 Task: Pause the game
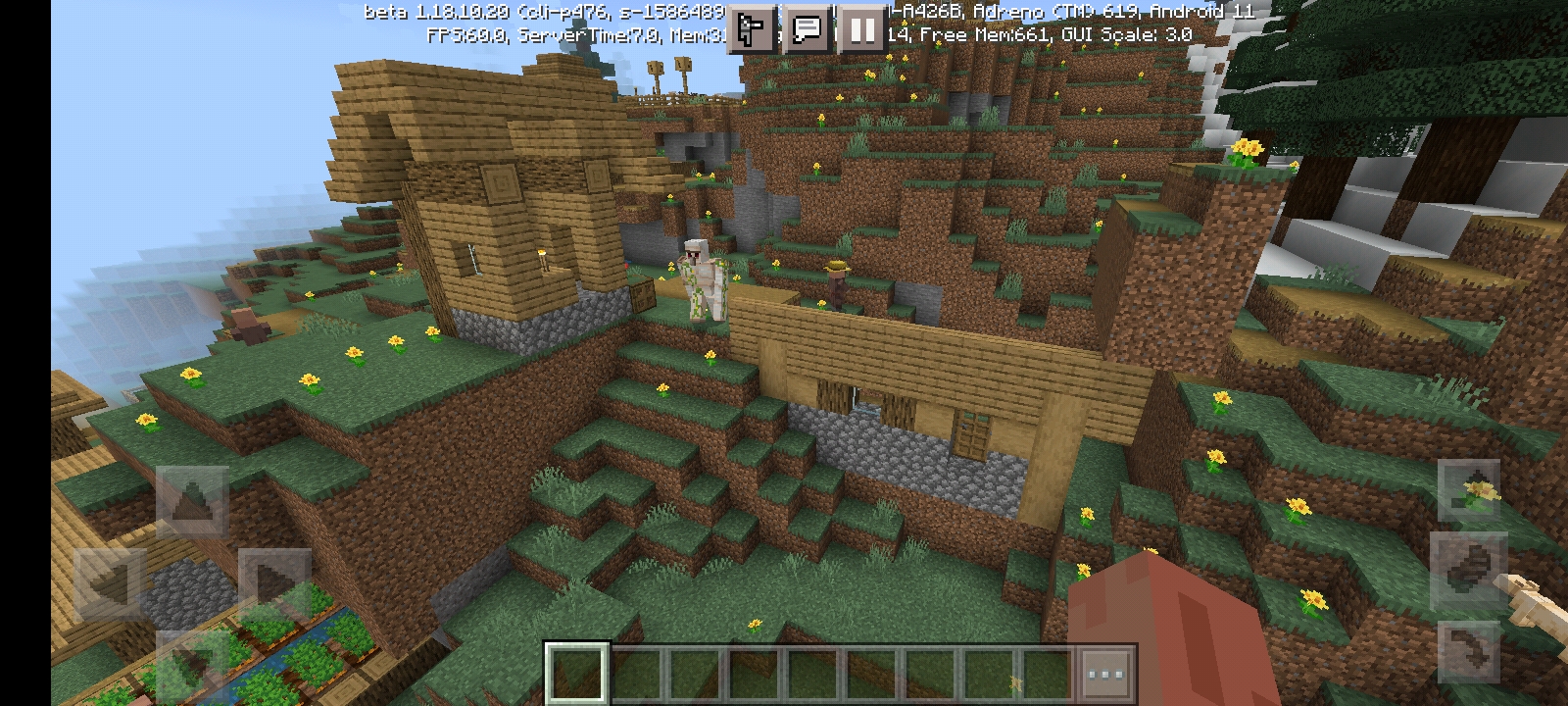coord(862,29)
